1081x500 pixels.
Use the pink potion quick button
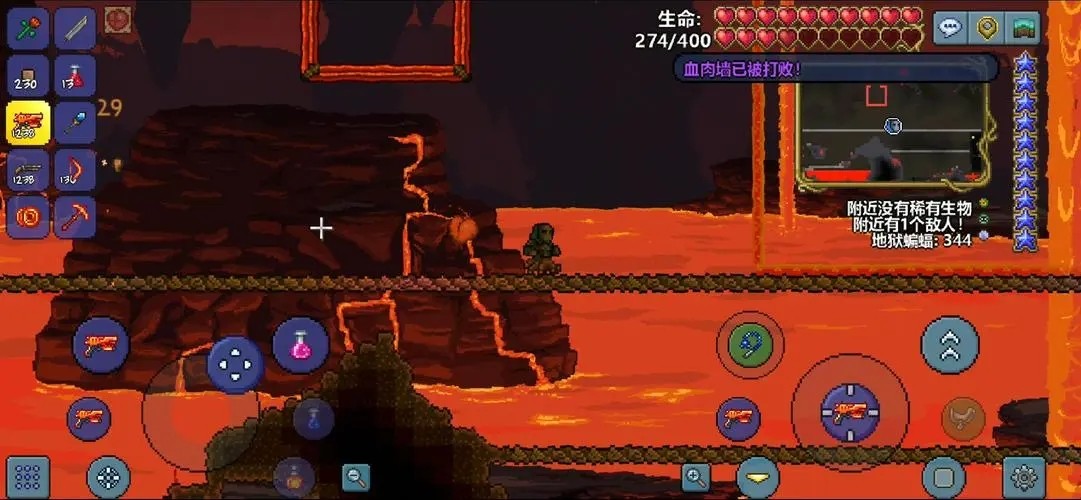tap(300, 346)
